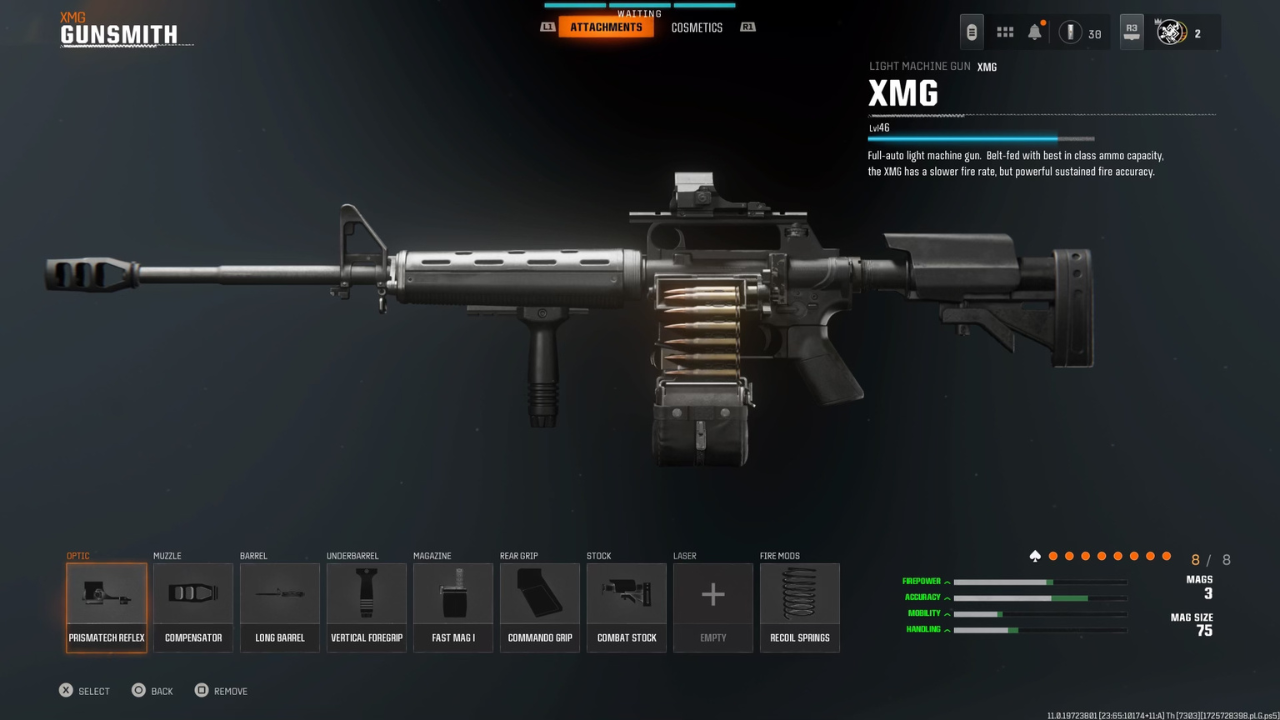
Task: Open the Recoil Springs fire mod slot
Action: coord(799,605)
